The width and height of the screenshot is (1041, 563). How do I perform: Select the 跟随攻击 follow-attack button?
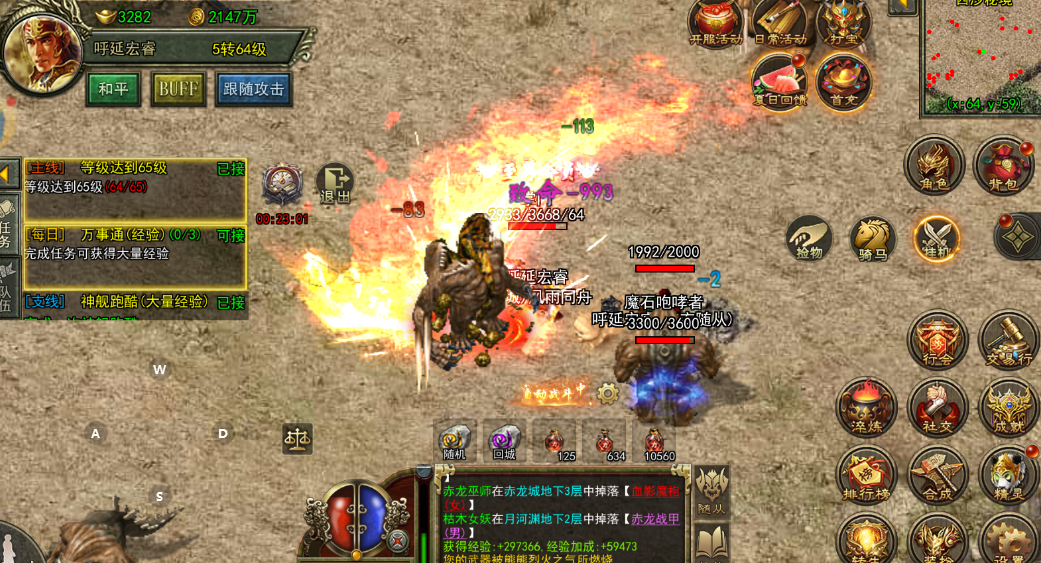254,89
